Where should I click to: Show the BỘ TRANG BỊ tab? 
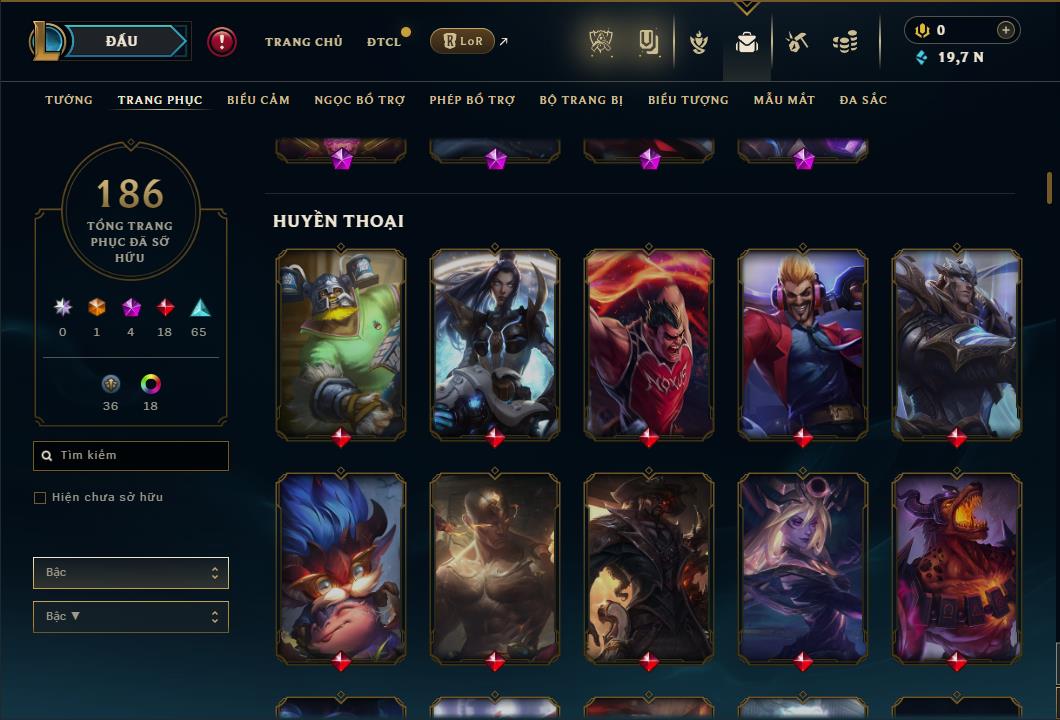coord(581,100)
